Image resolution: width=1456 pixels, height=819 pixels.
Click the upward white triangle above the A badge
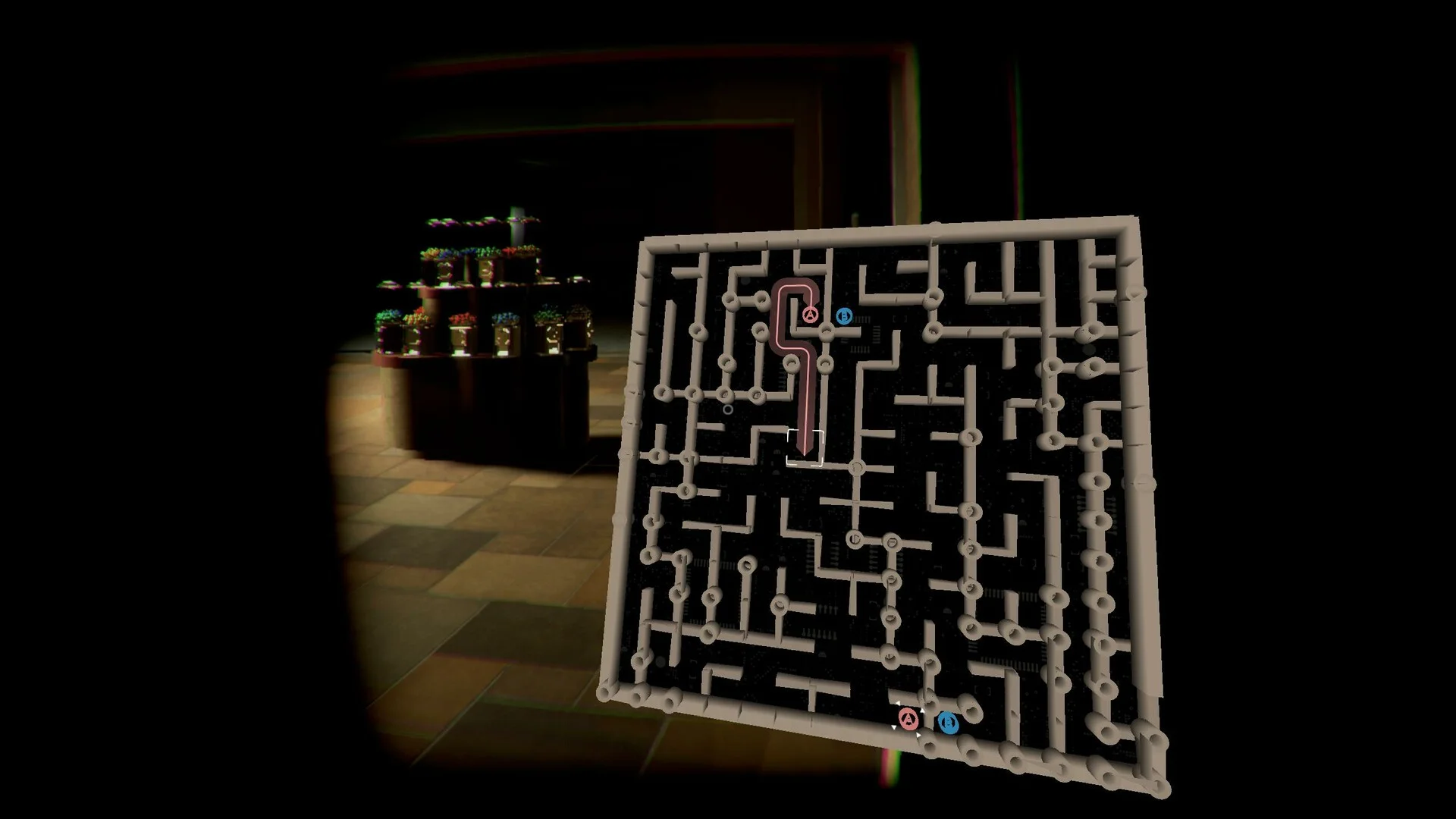point(898,702)
